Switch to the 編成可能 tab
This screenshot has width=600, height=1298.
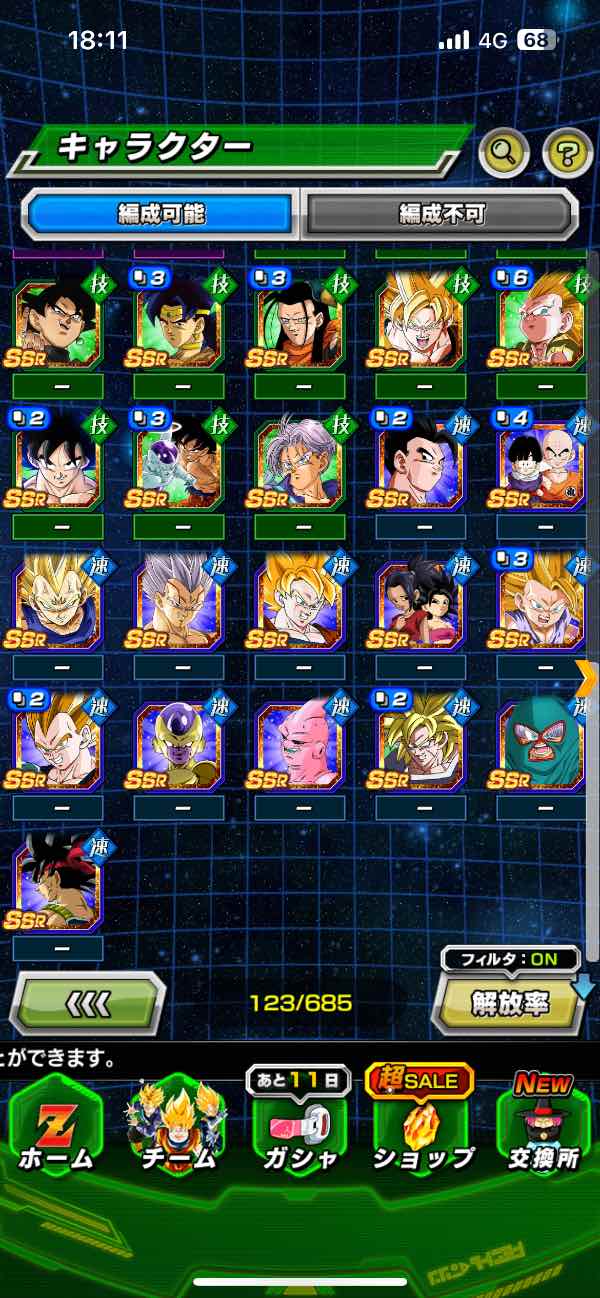[161, 213]
